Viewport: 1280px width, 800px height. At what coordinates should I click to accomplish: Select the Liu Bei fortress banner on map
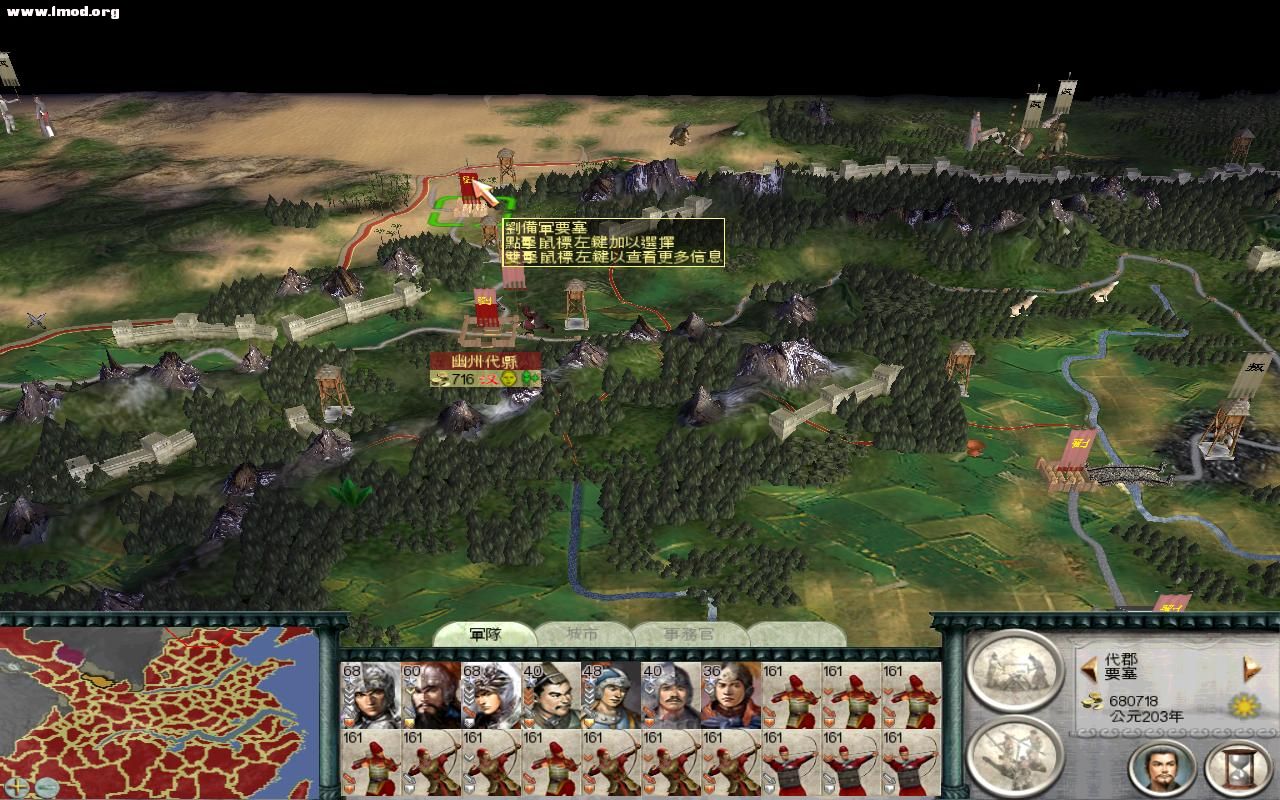pos(466,185)
